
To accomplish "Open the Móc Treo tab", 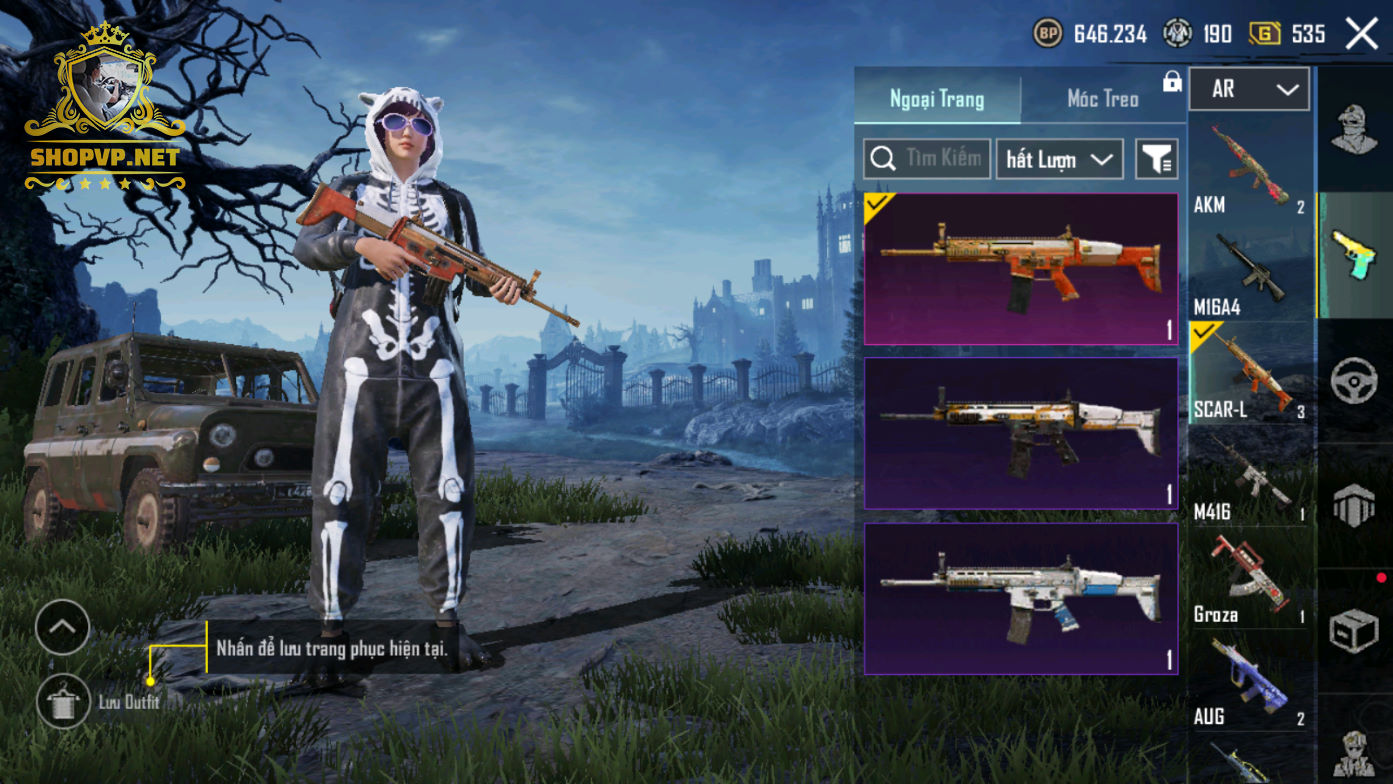I will tap(1102, 99).
